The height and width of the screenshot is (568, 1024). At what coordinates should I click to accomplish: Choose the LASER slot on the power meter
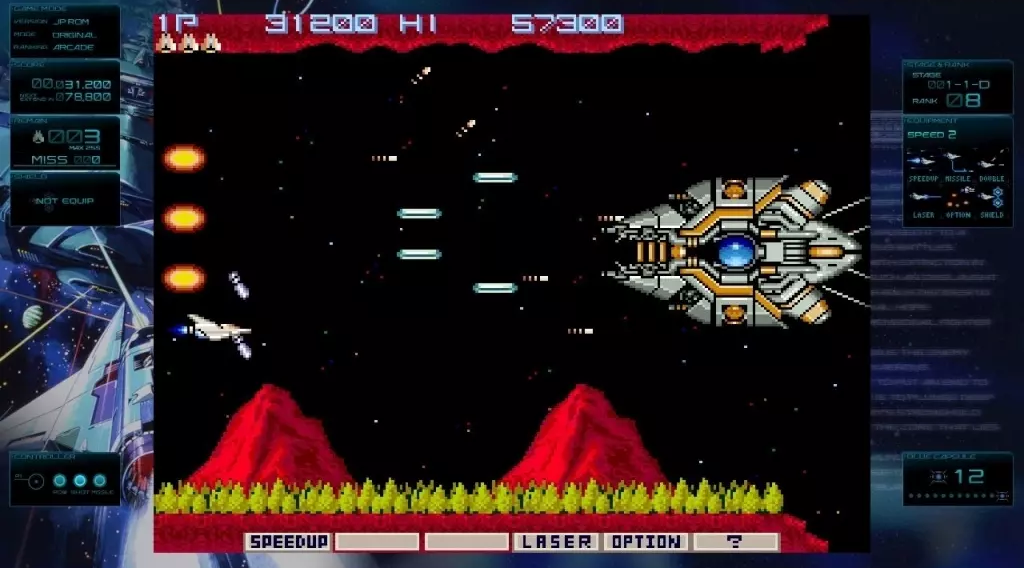point(555,542)
